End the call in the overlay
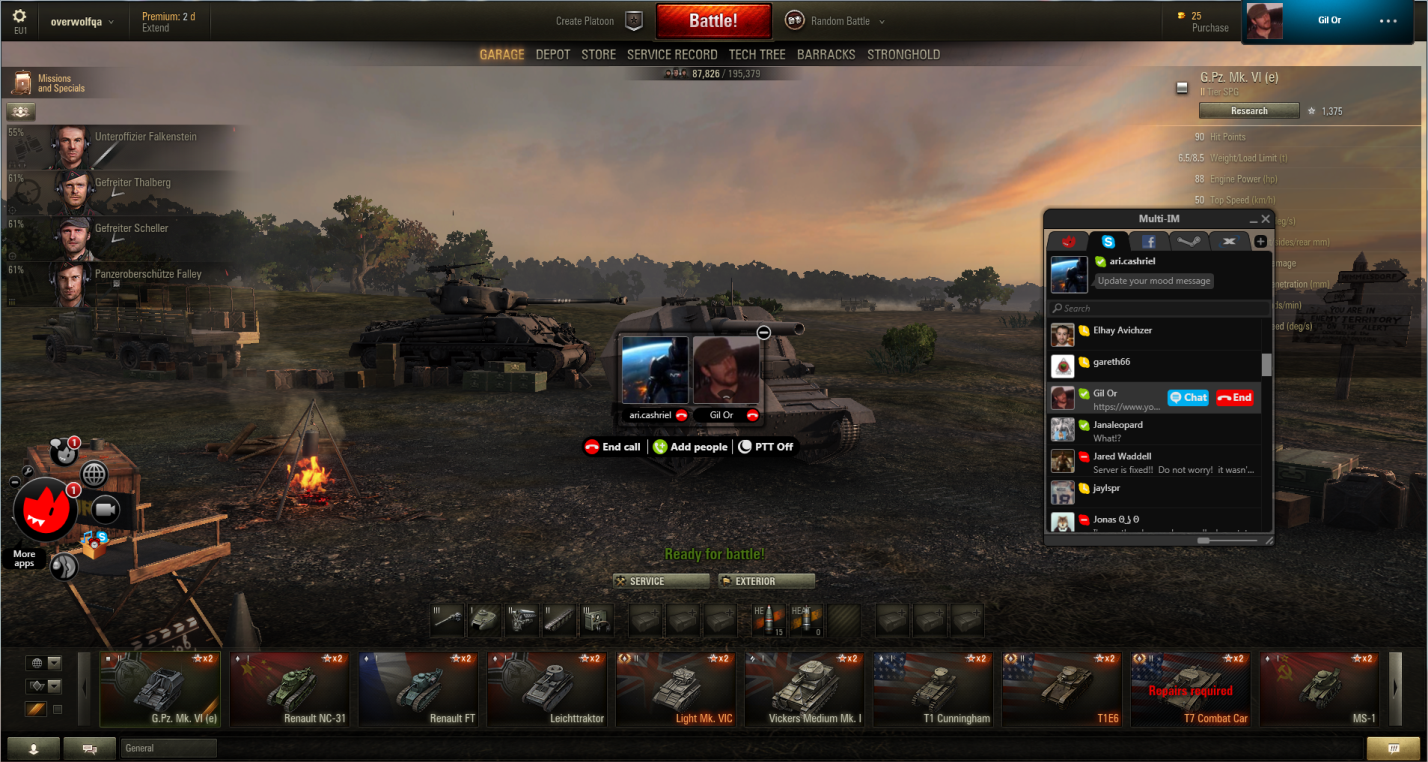Image resolution: width=1428 pixels, height=762 pixels. [612, 447]
